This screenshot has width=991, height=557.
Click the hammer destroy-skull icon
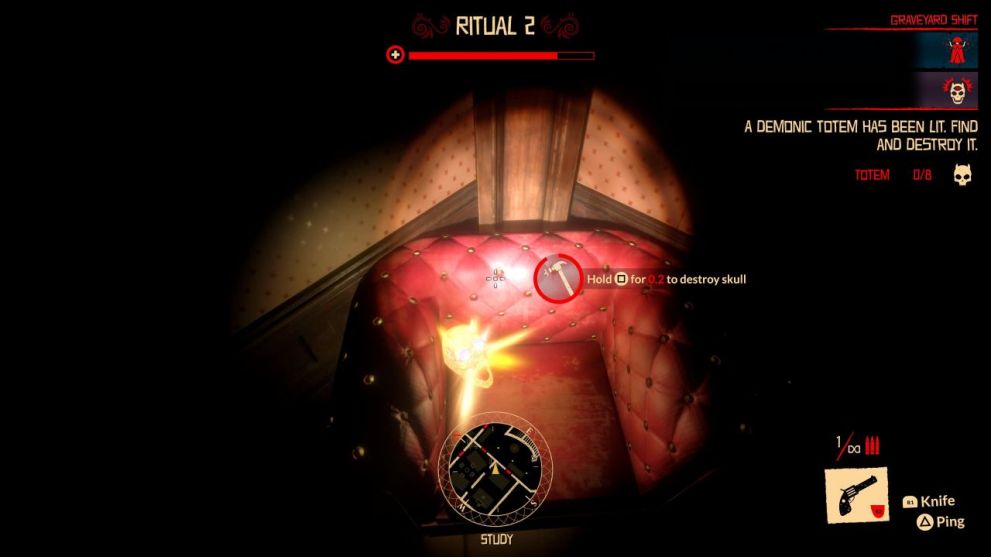[559, 277]
